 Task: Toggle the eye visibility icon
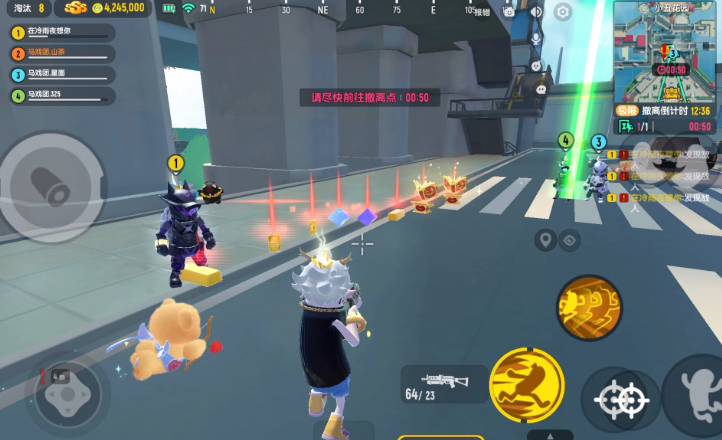coord(571,239)
